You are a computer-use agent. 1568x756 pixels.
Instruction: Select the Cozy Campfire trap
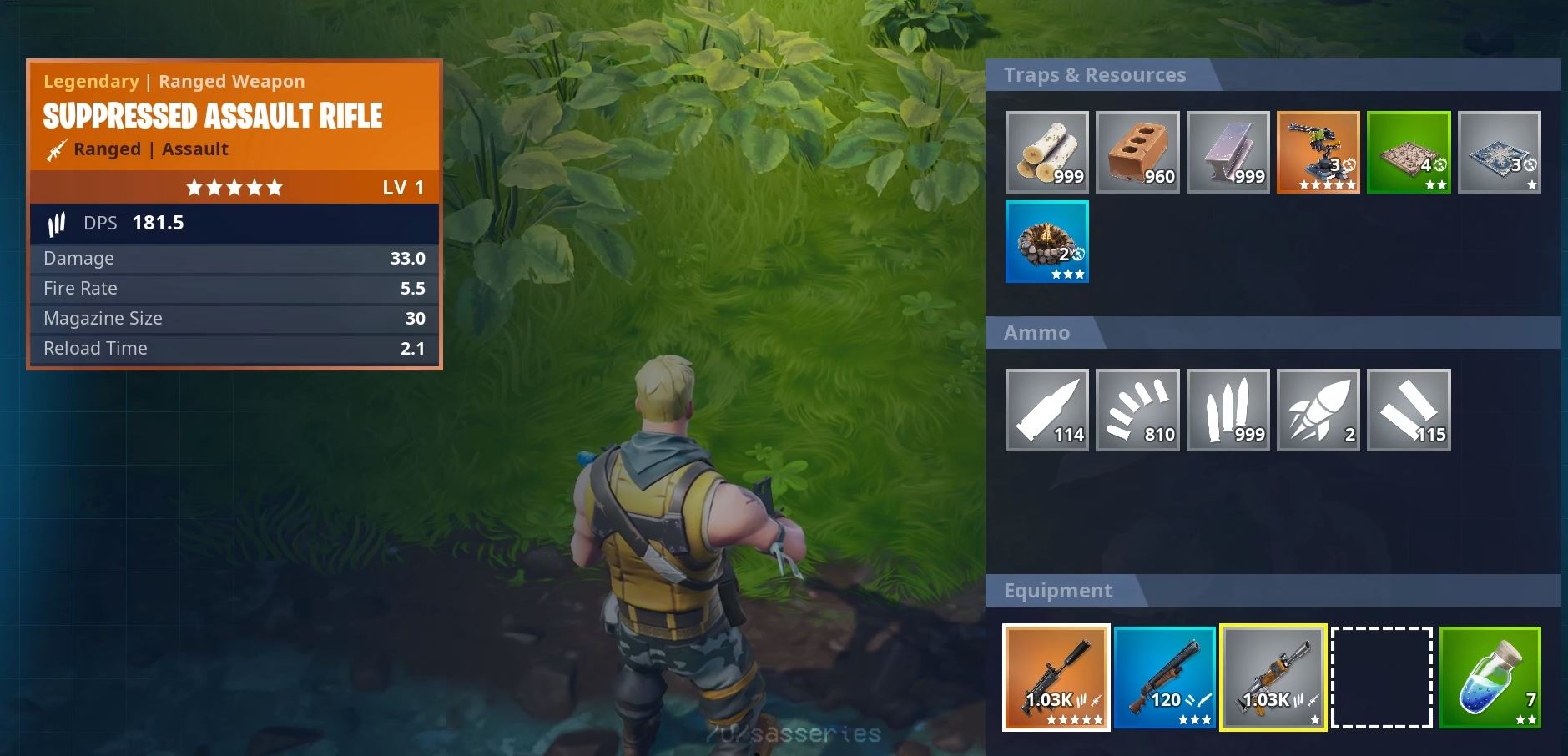[x=1048, y=242]
